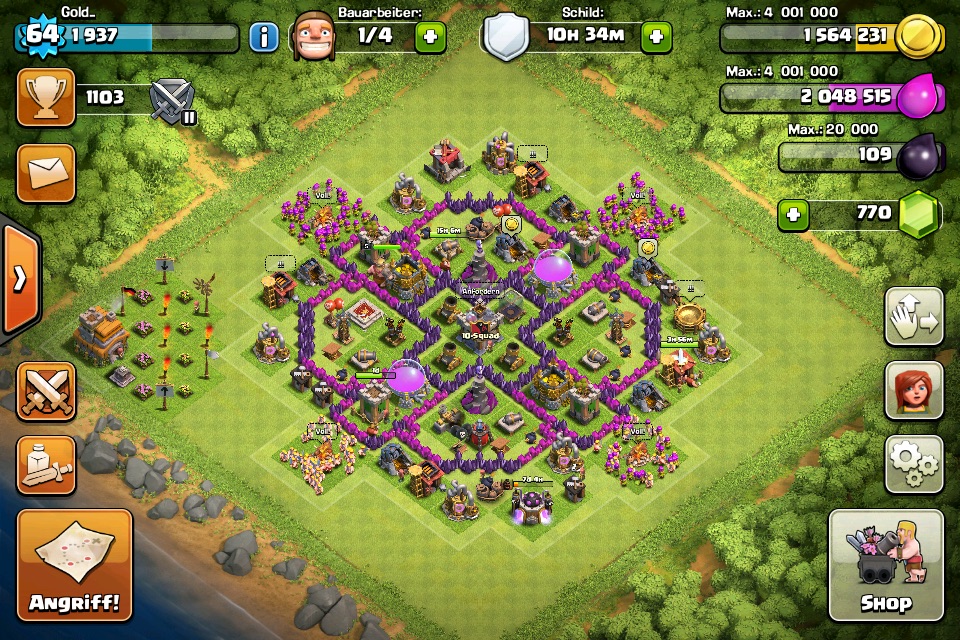The height and width of the screenshot is (640, 960).
Task: Open the mail inbox envelope
Action: (46, 173)
